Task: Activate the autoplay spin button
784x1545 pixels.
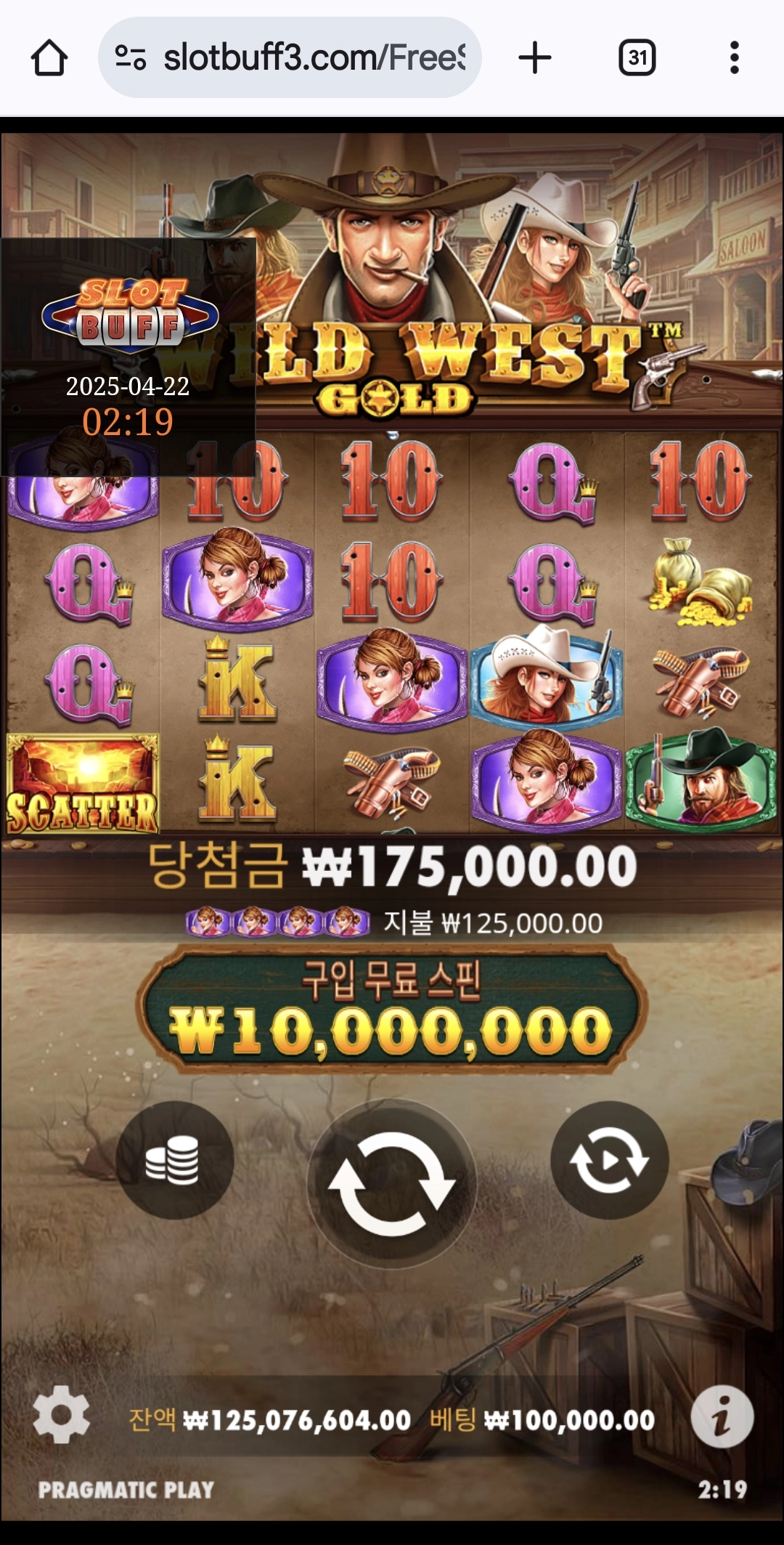Action: 609,1160
